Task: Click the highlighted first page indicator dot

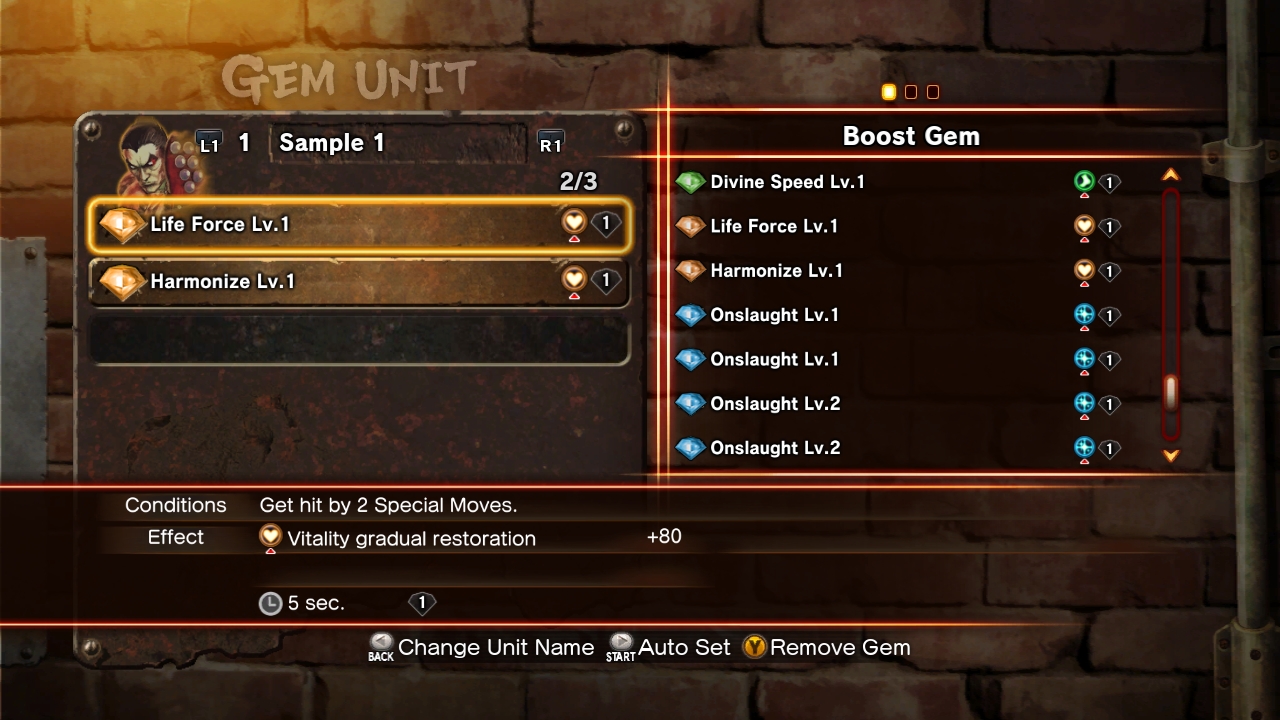Action: click(888, 92)
